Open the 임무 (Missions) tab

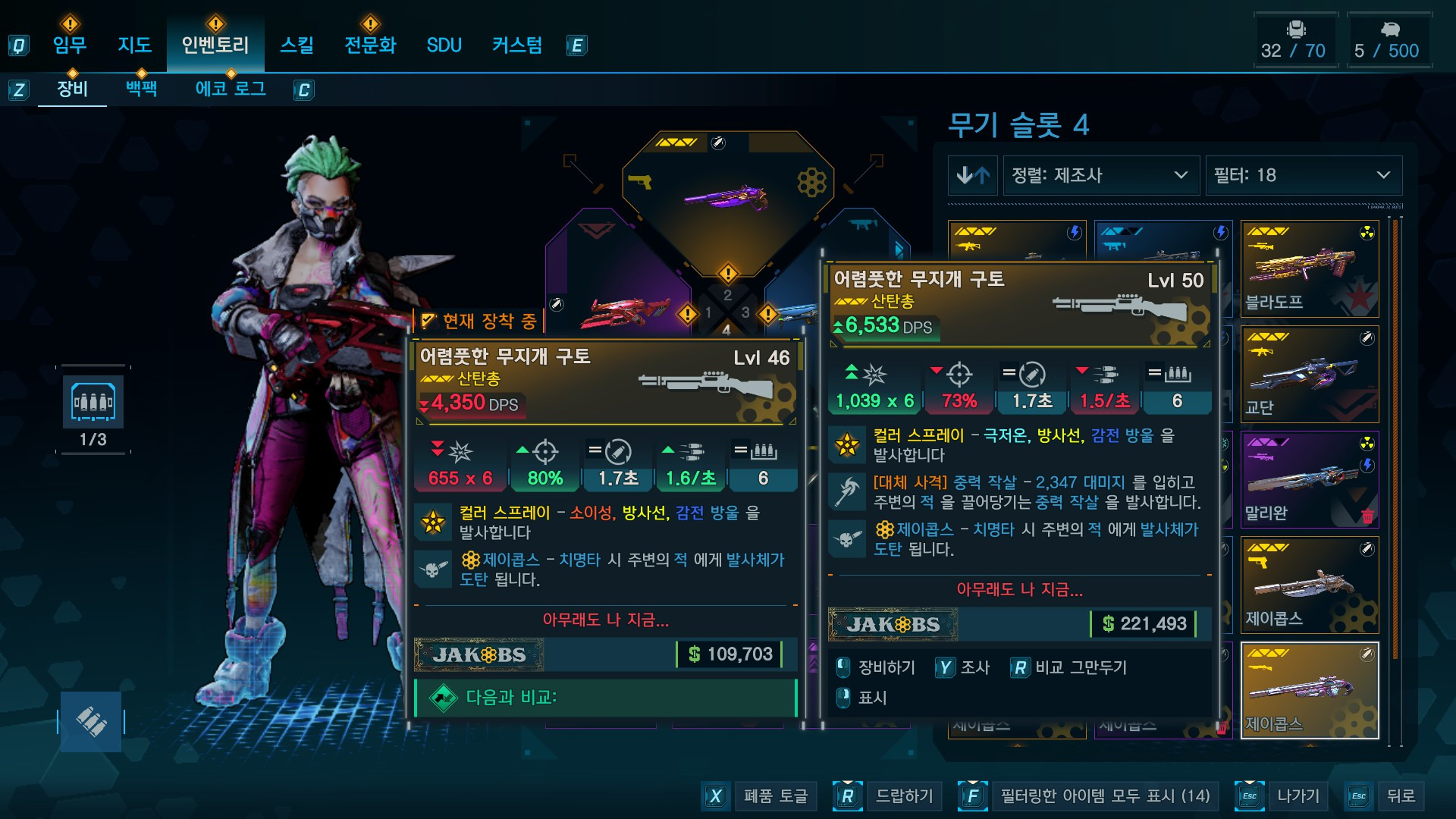(70, 45)
